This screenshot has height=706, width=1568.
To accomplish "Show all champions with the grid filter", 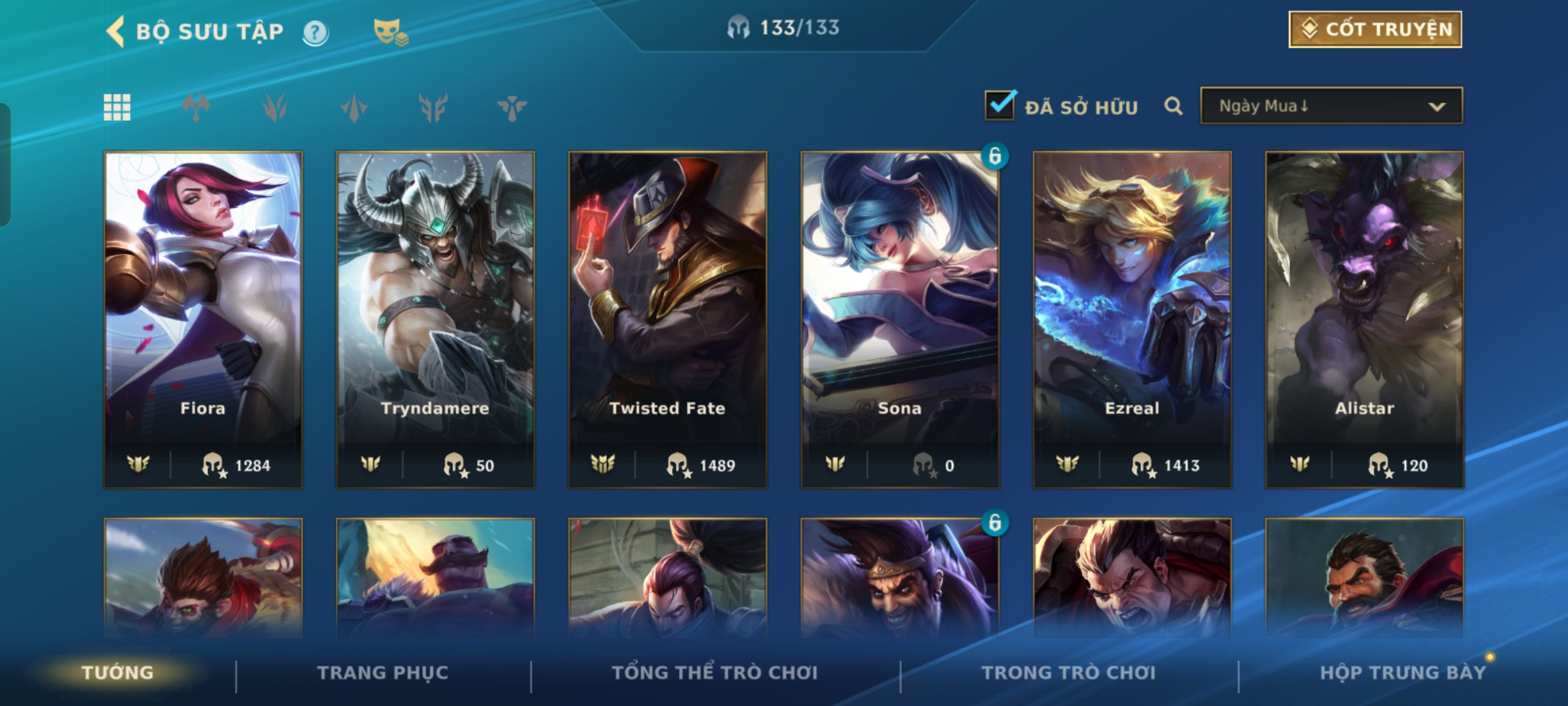I will (x=117, y=107).
